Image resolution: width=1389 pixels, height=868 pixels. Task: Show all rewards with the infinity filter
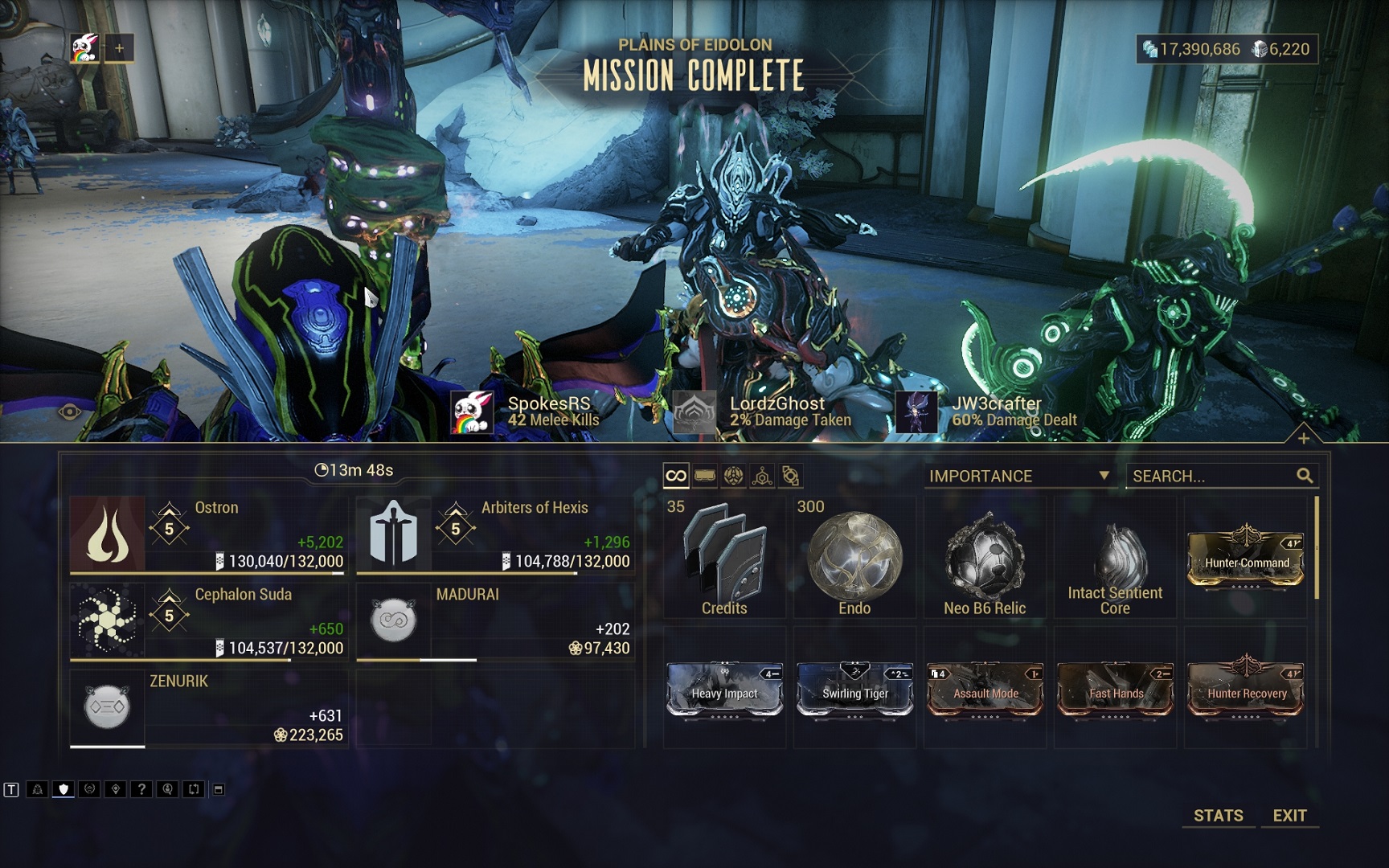pos(676,476)
